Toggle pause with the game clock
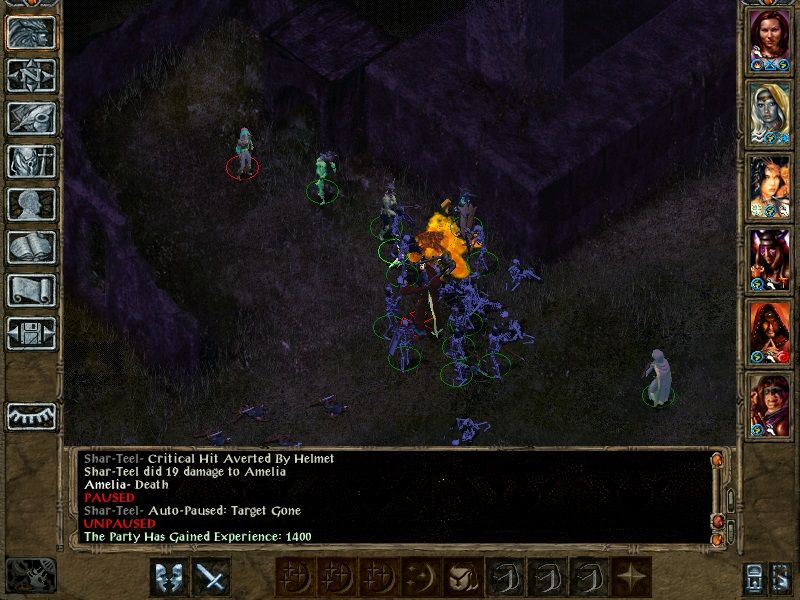Image resolution: width=800 pixels, height=600 pixels. click(29, 576)
